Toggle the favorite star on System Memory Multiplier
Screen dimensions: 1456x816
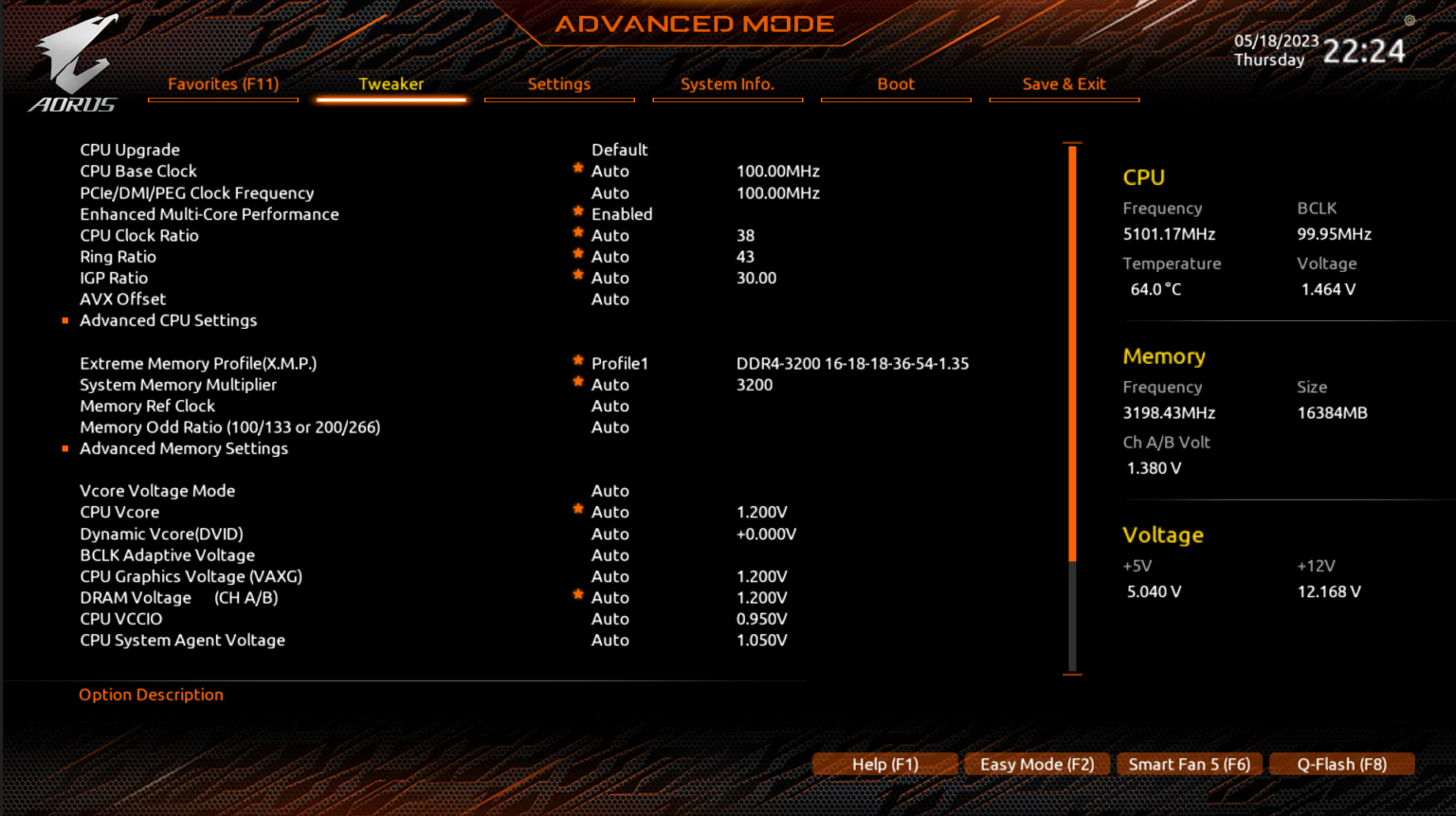pyautogui.click(x=577, y=381)
